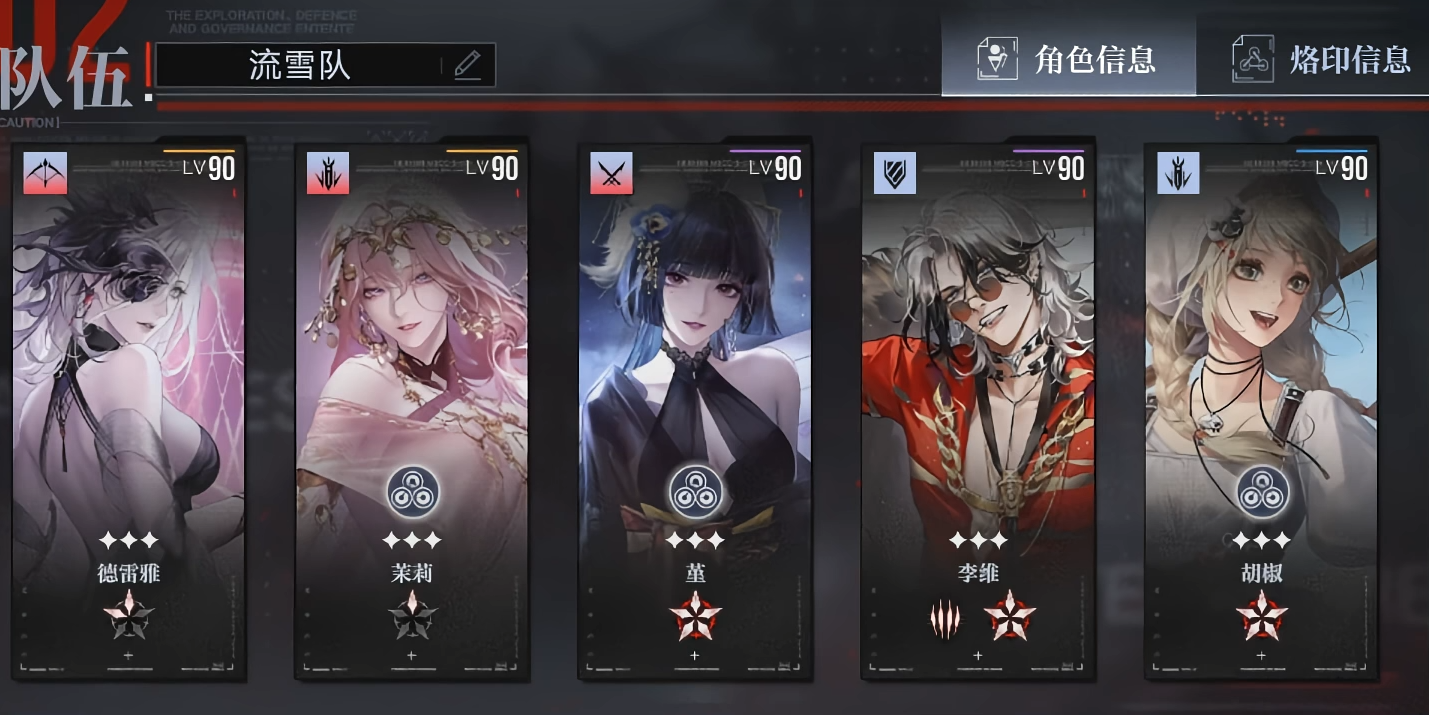1429x715 pixels.
Task: Click the claw mark icon on 李维's card
Action: coord(945,620)
